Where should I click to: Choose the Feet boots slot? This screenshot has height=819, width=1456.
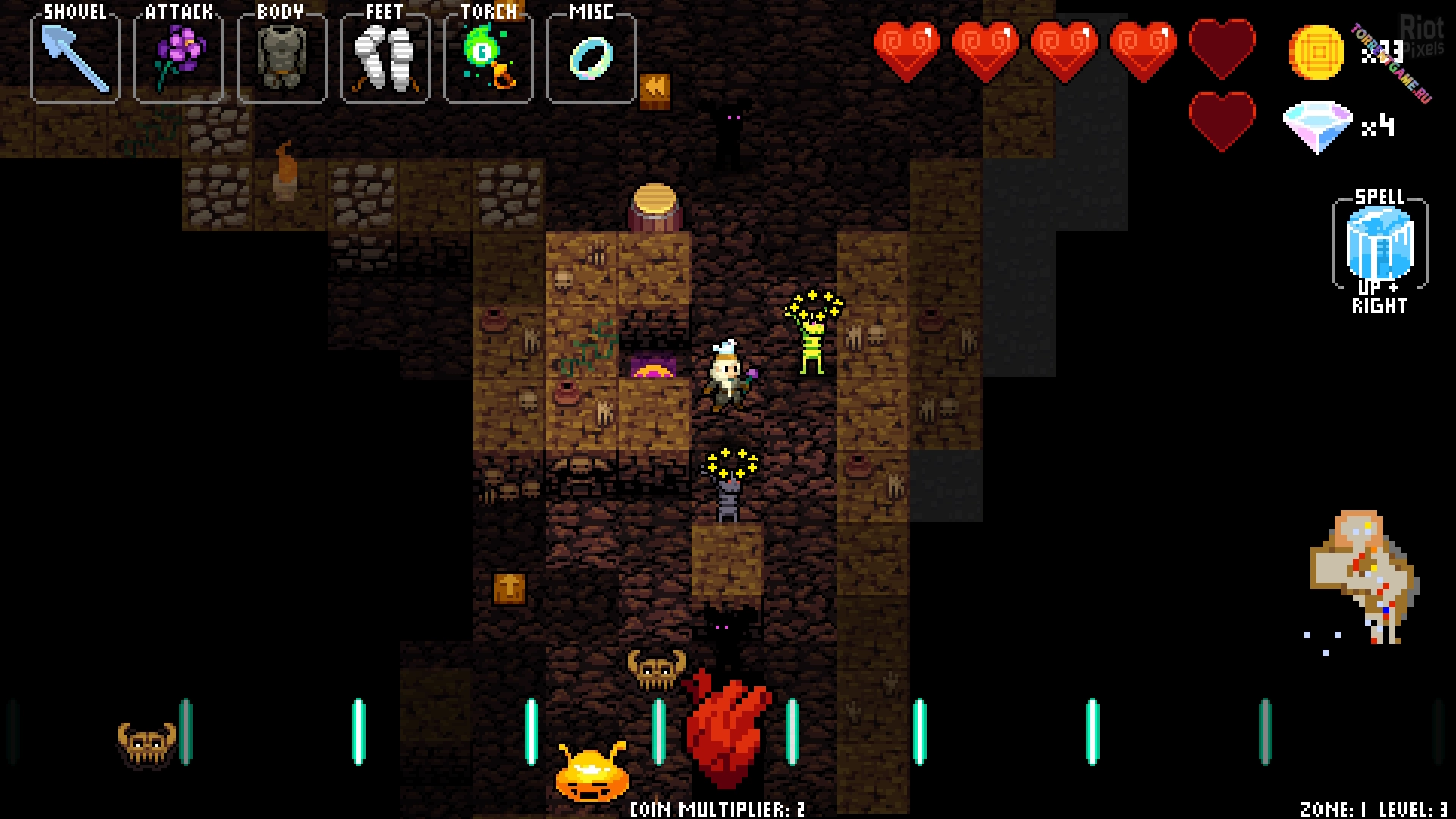(385, 58)
